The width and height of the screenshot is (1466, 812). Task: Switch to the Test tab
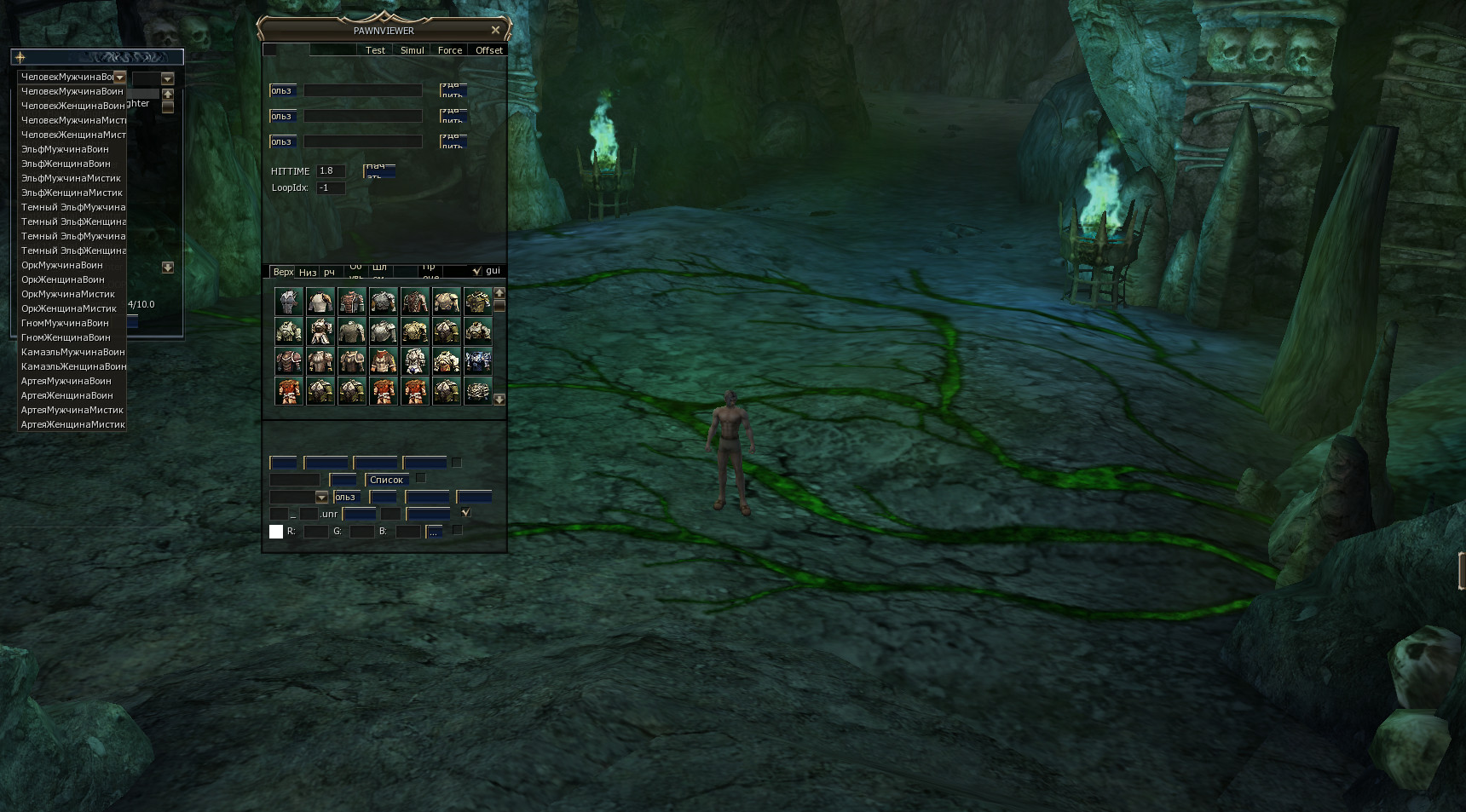tap(375, 50)
